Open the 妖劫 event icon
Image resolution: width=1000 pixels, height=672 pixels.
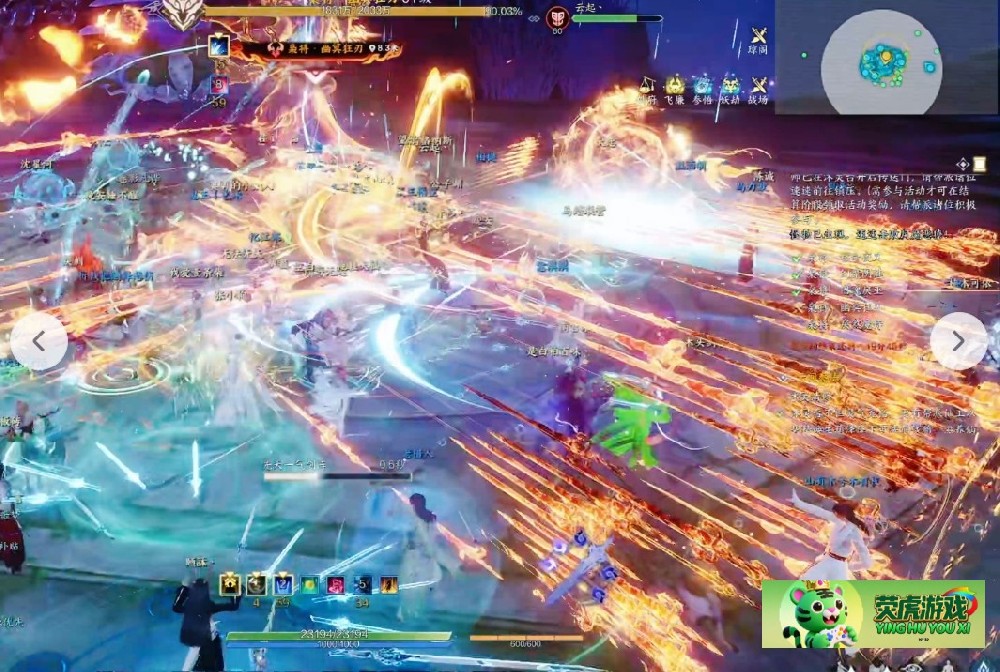tap(731, 86)
